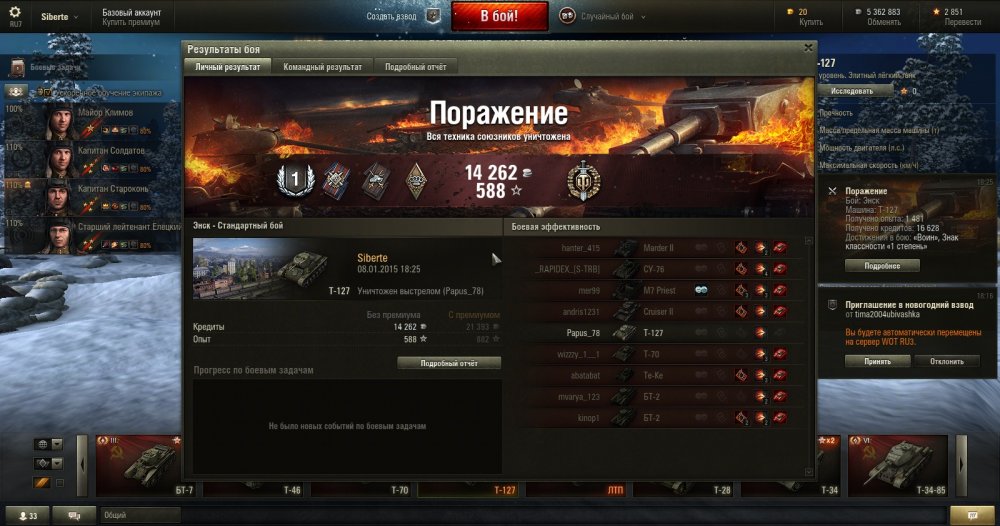
Task: Open Подробнее in the defeat notification
Action: [x=882, y=266]
